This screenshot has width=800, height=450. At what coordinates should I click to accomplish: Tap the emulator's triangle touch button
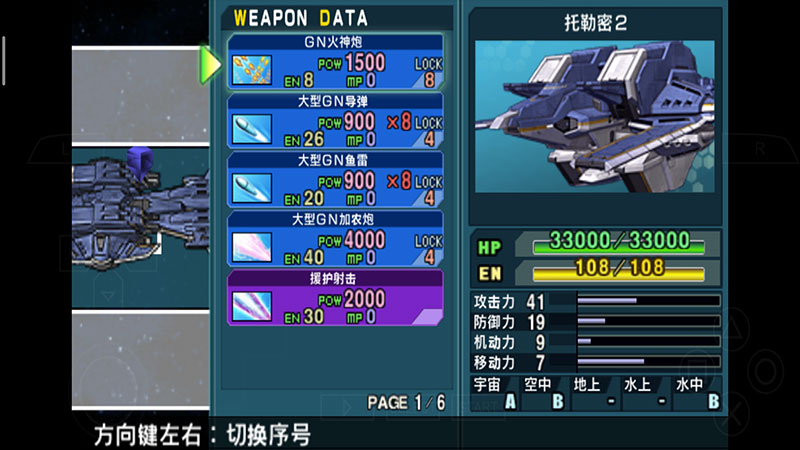pos(732,327)
